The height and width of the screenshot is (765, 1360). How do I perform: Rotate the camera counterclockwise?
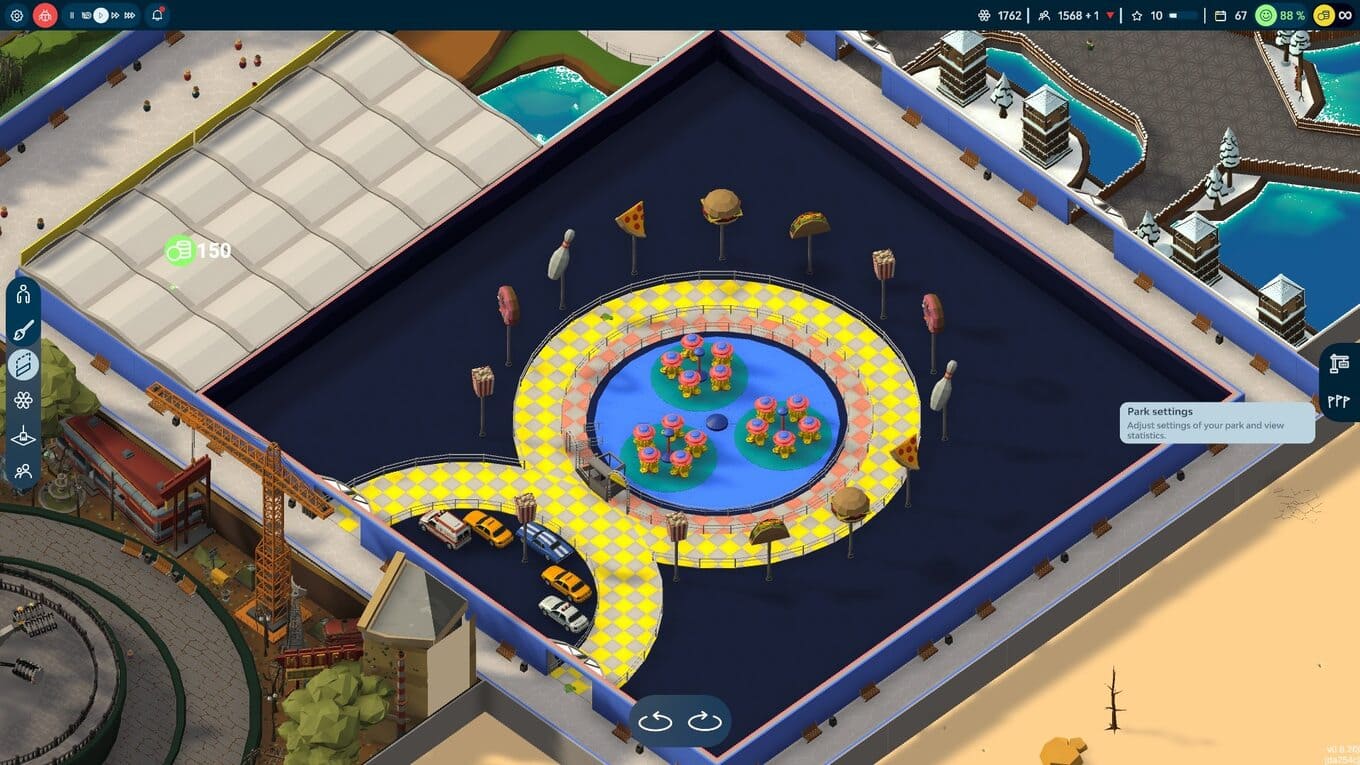click(655, 721)
